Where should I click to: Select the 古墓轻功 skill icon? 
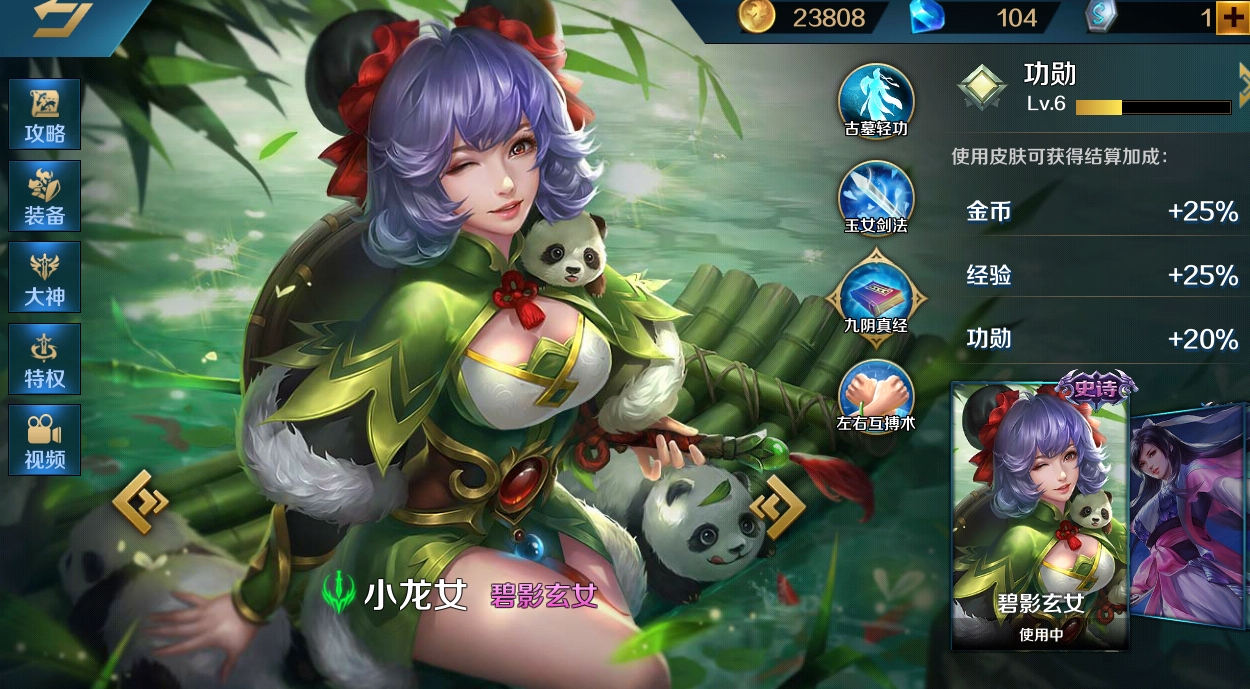coord(876,100)
